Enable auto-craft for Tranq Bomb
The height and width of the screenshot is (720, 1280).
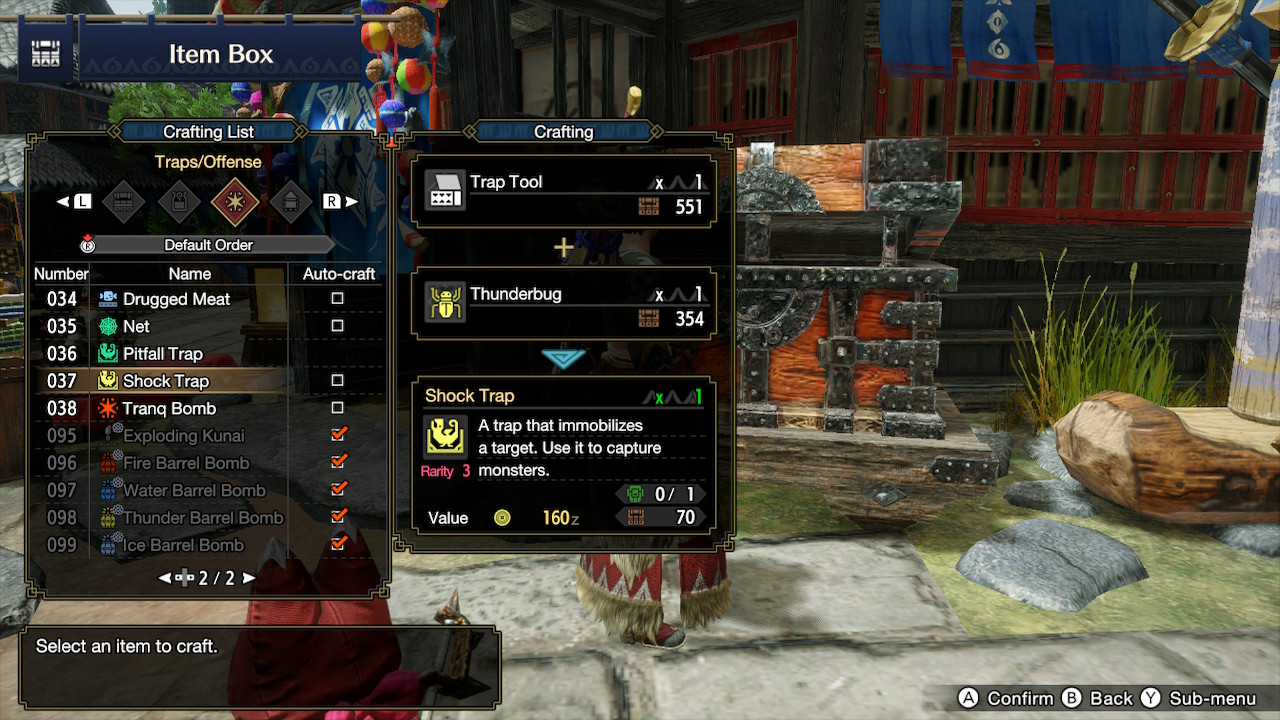[x=338, y=408]
